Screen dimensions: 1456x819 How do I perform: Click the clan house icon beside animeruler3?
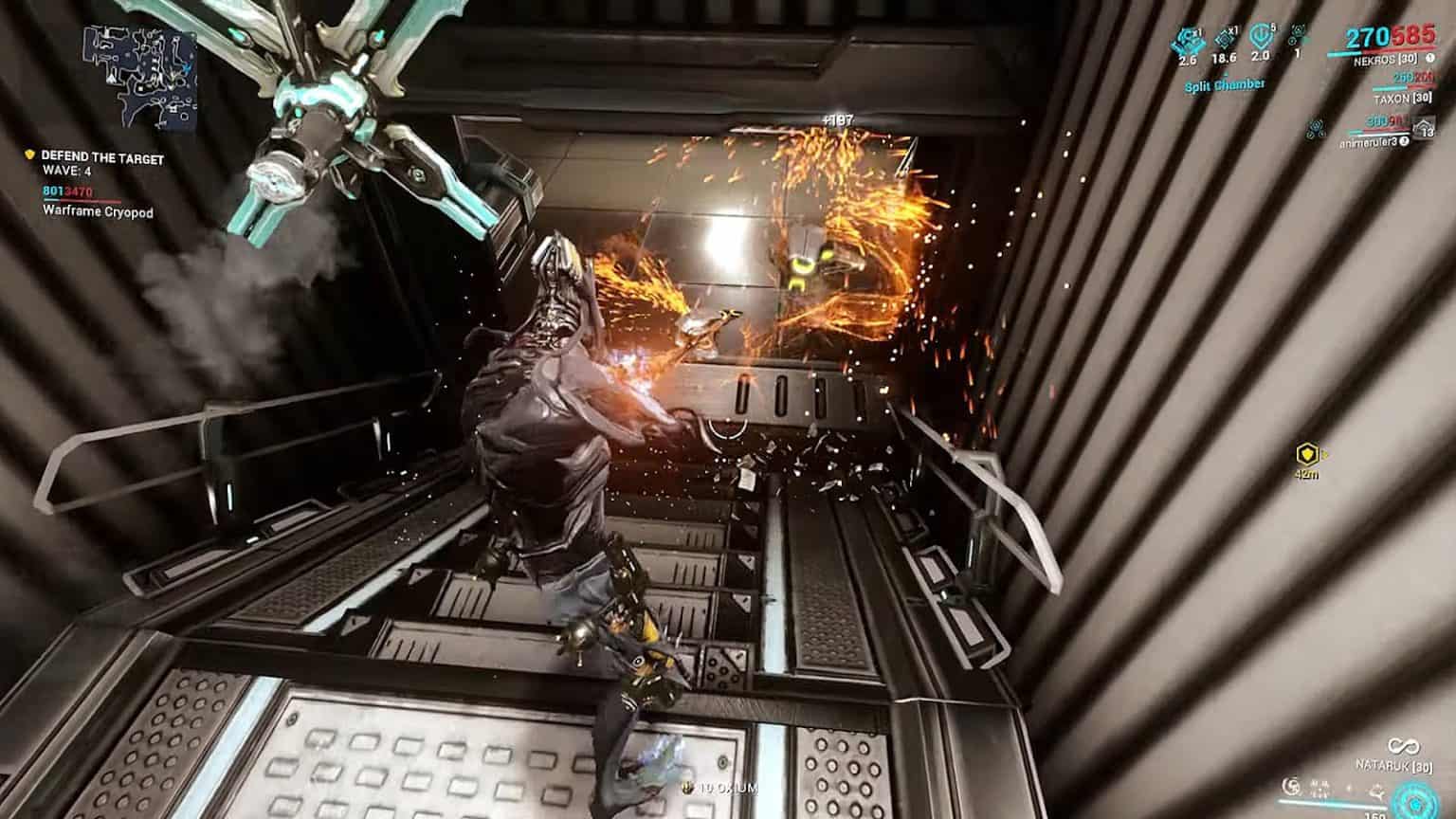click(1423, 128)
